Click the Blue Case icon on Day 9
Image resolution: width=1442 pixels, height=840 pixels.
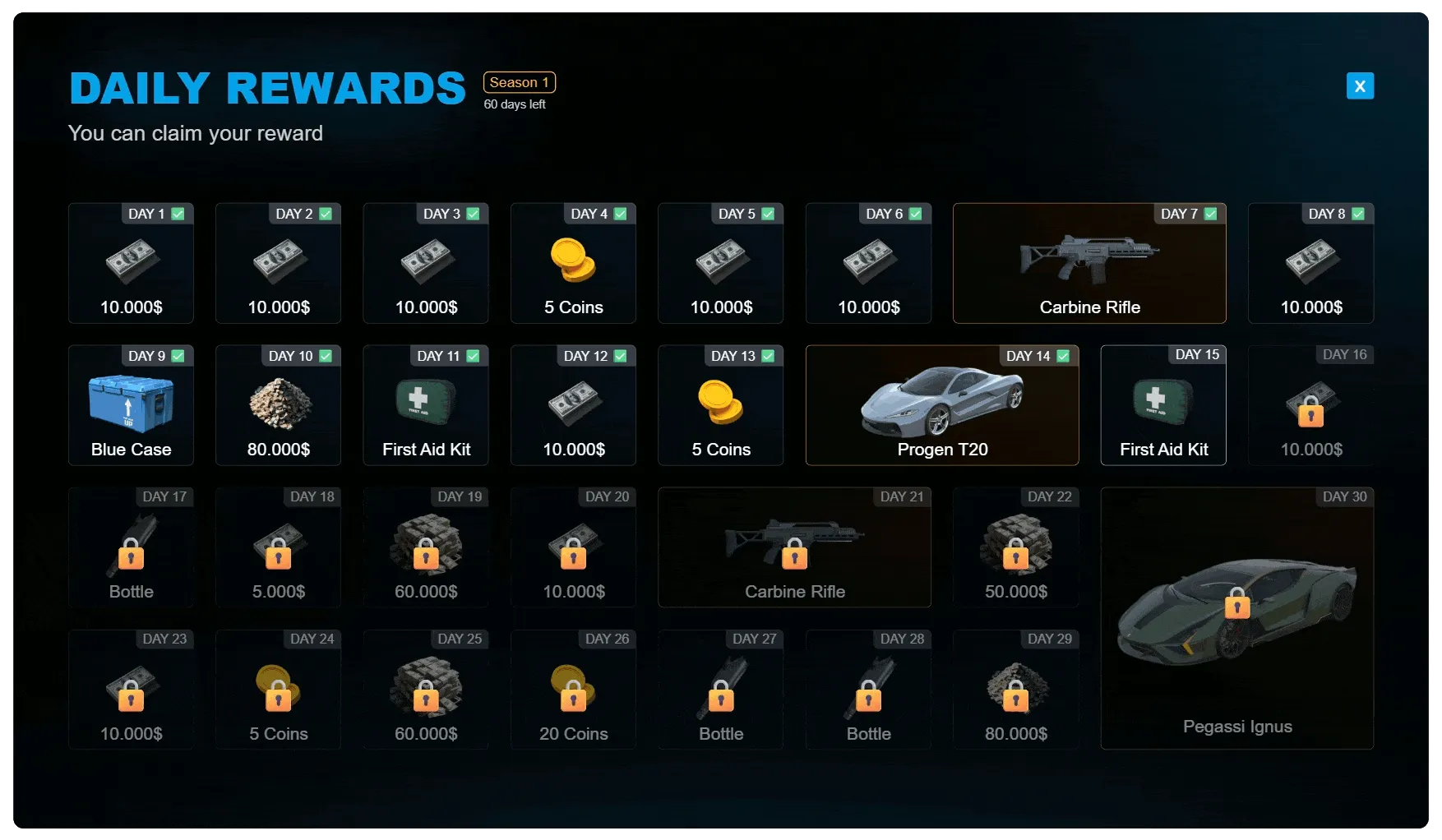pos(131,403)
